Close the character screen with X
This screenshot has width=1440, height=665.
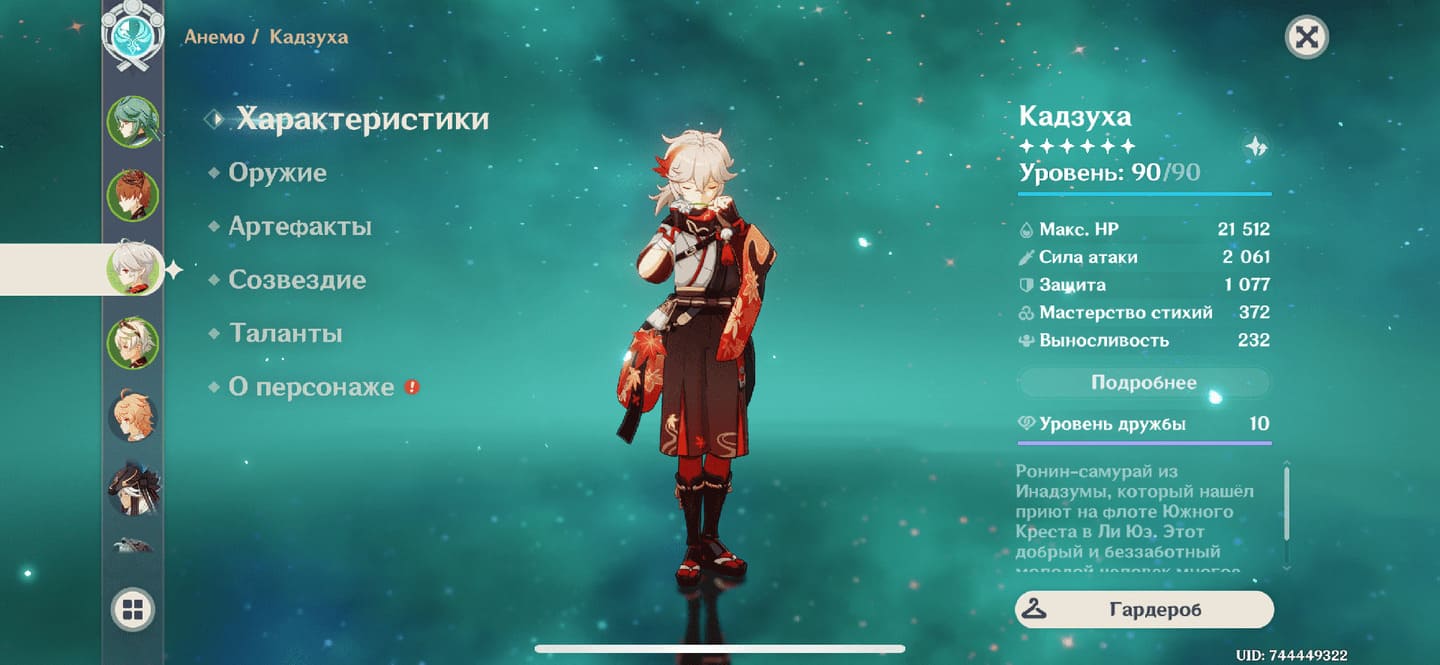(x=1306, y=38)
